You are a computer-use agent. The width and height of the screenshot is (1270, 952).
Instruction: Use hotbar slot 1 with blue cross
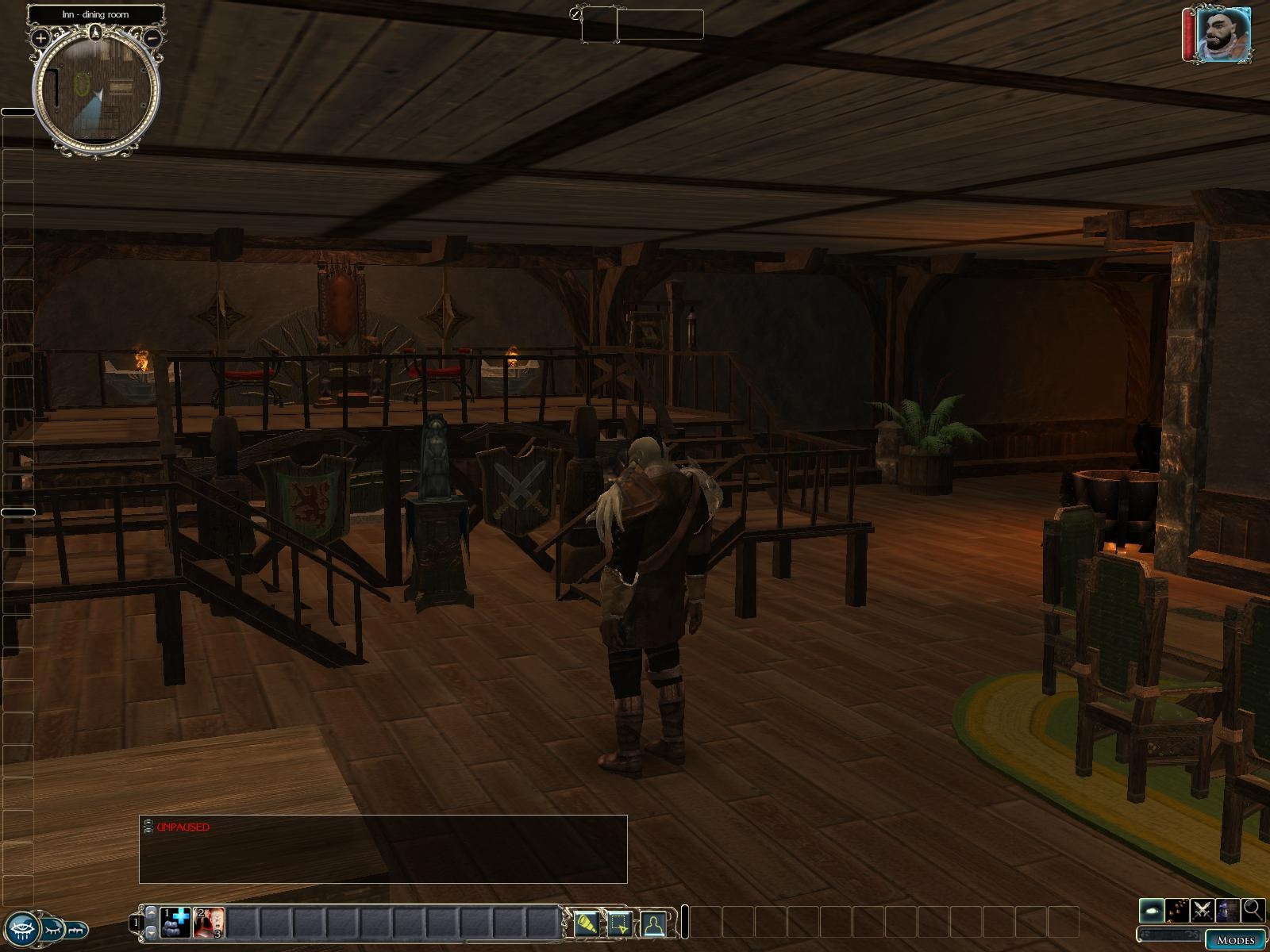pos(175,923)
